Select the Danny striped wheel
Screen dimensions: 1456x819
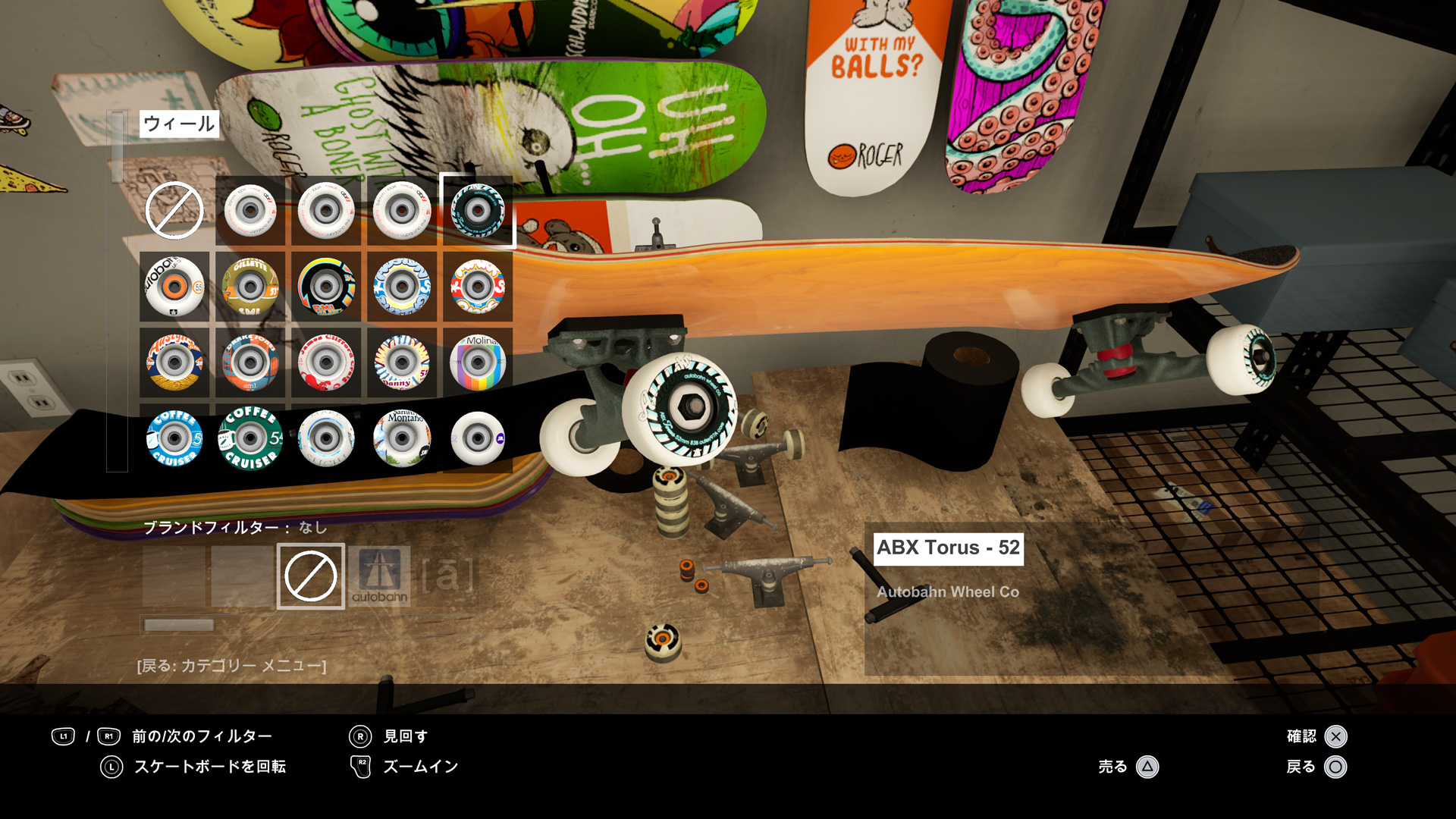(x=402, y=362)
